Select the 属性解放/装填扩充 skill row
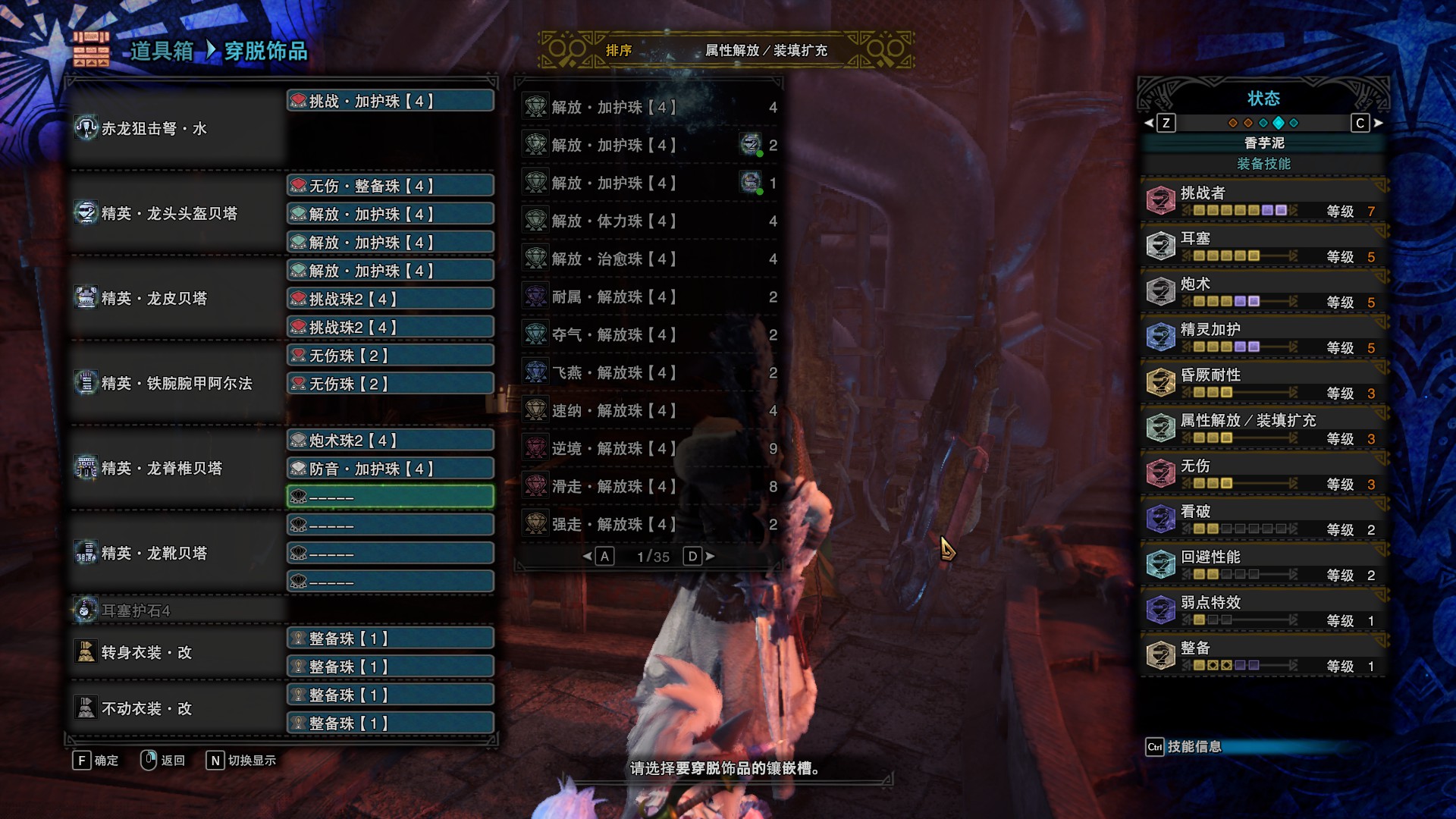1456x819 pixels. click(x=1263, y=428)
